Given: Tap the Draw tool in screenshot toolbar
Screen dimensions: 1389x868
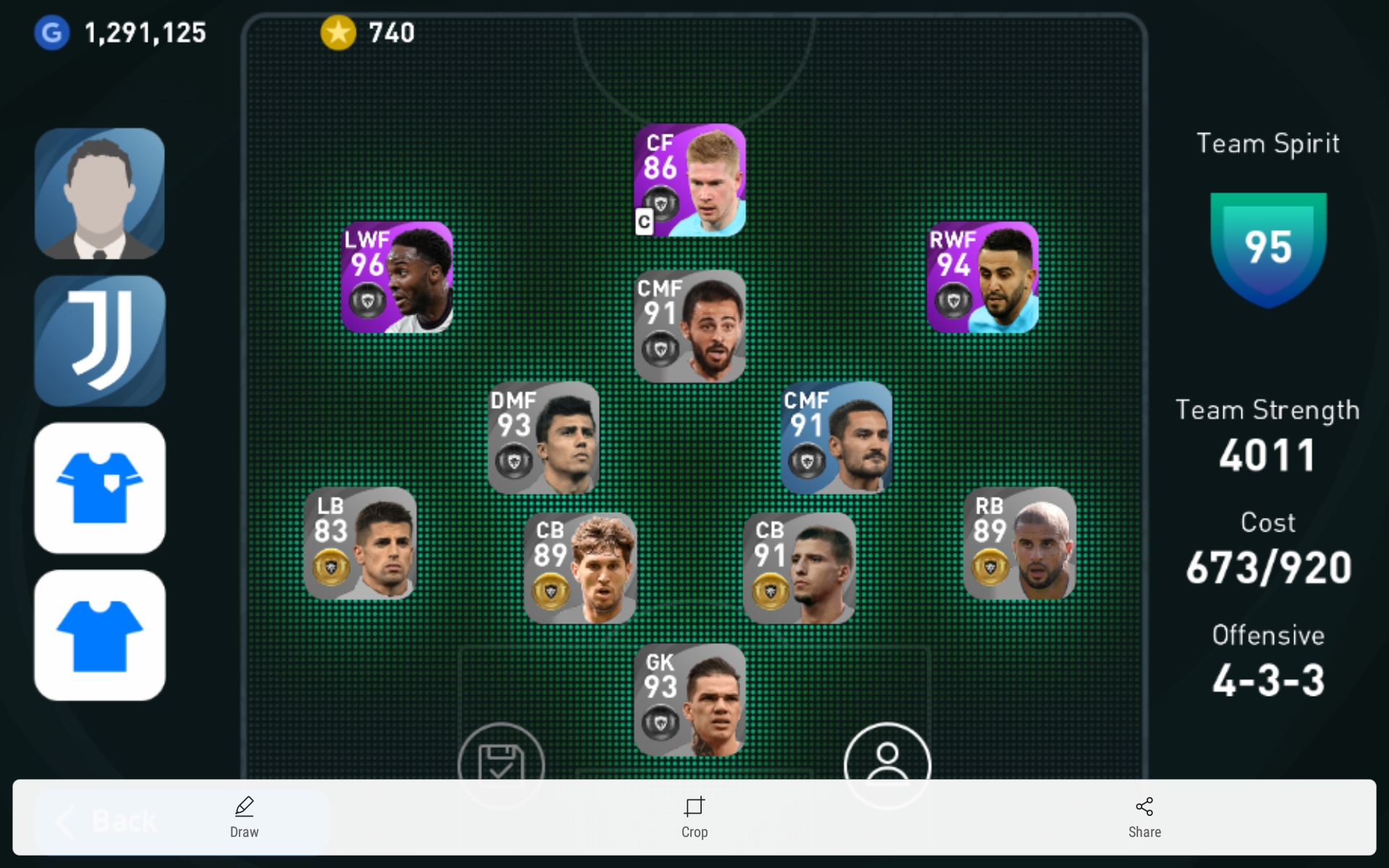Looking at the screenshot, I should [x=245, y=817].
